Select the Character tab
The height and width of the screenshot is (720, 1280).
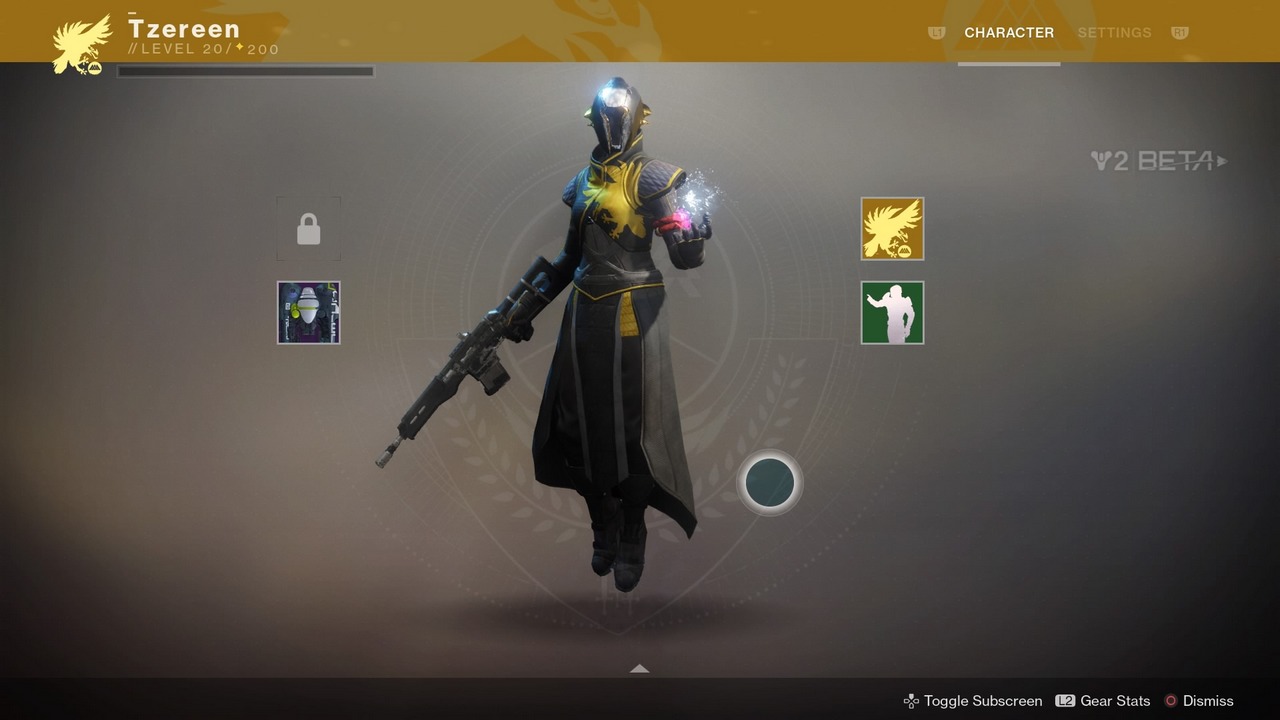[x=1008, y=33]
